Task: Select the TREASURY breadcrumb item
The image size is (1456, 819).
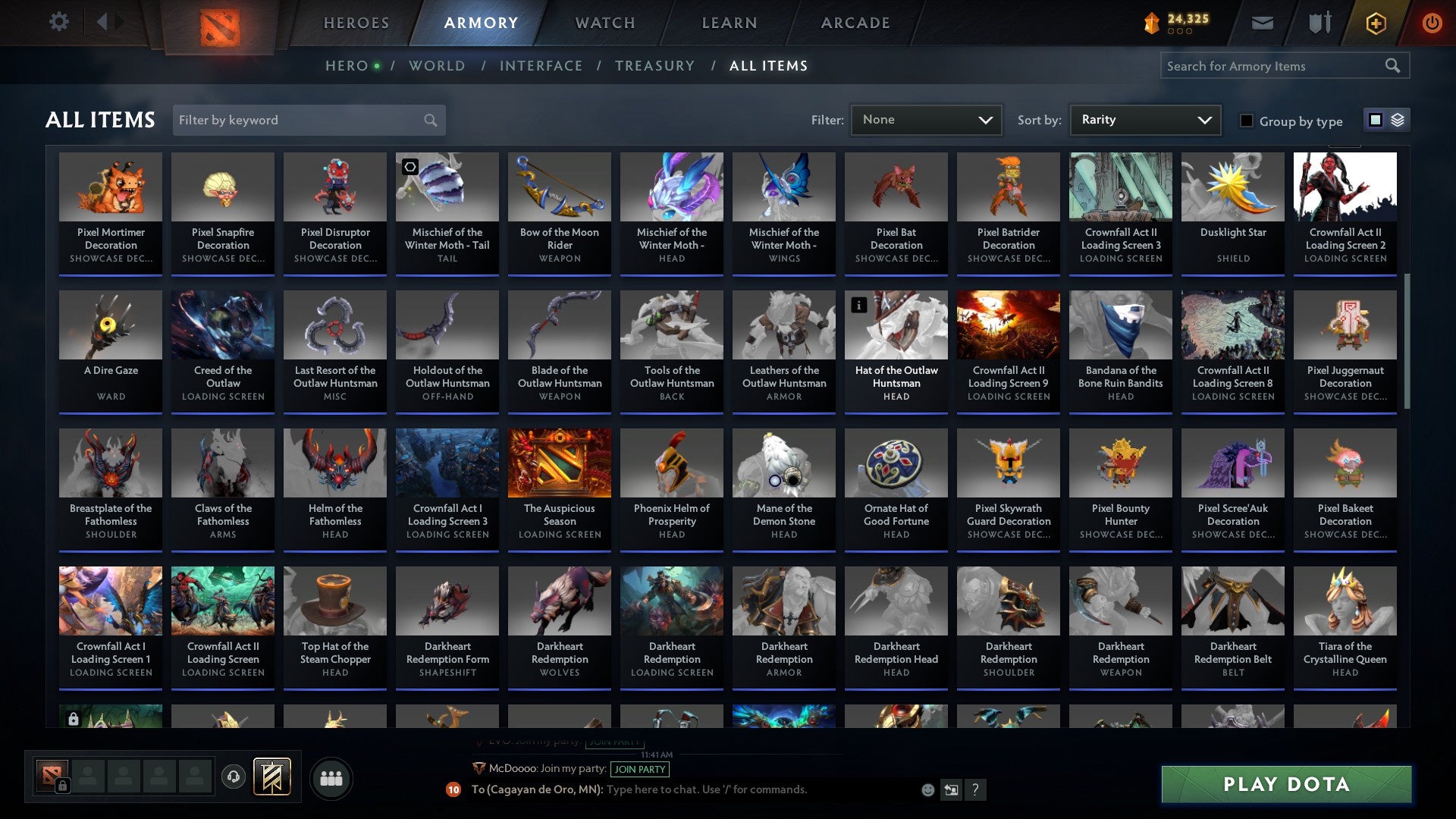Action: click(x=654, y=66)
